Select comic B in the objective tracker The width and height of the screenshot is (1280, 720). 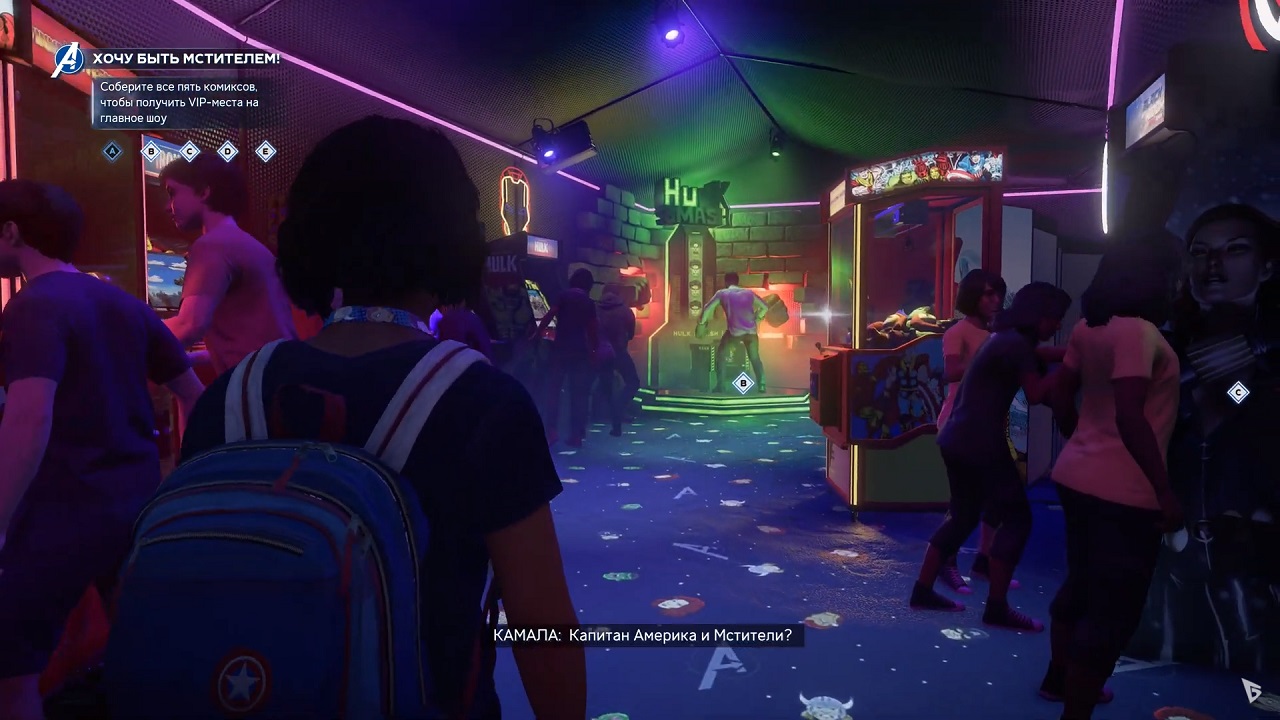151,151
